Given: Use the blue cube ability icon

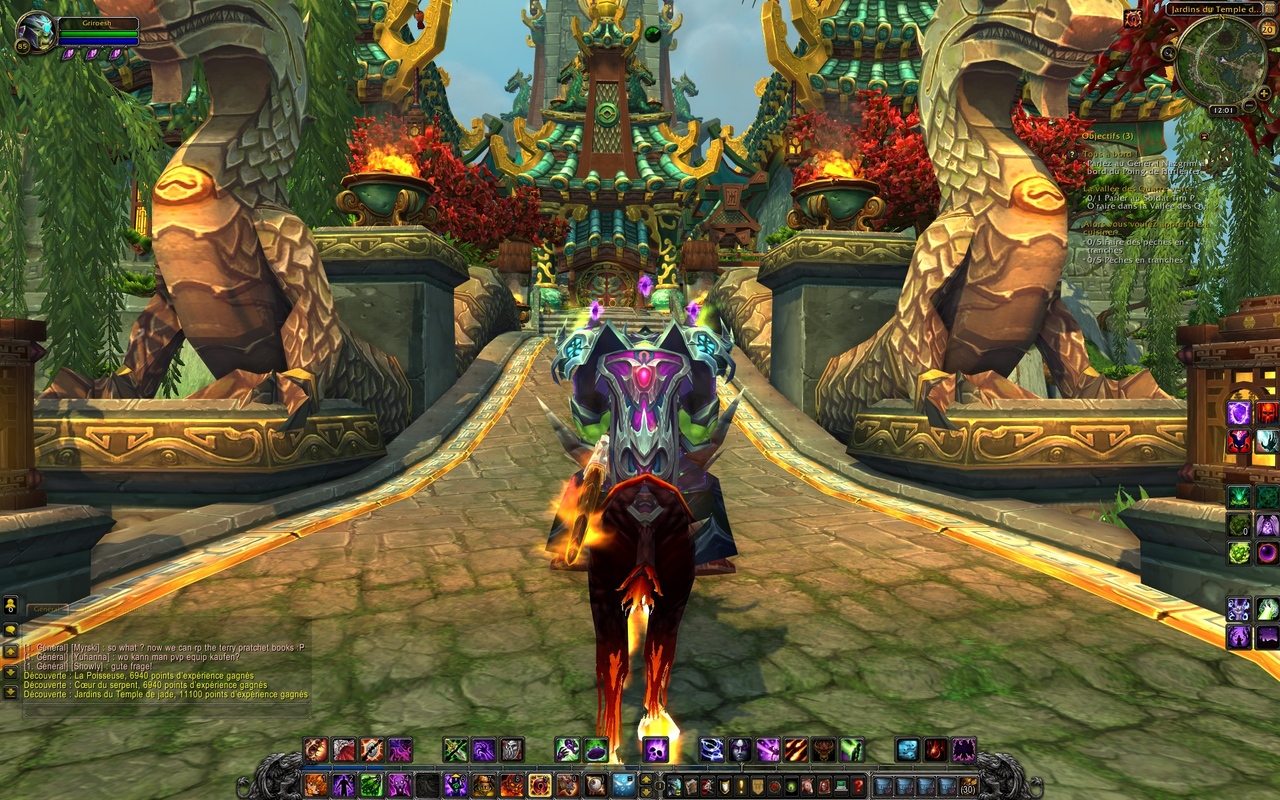Looking at the screenshot, I should (907, 750).
